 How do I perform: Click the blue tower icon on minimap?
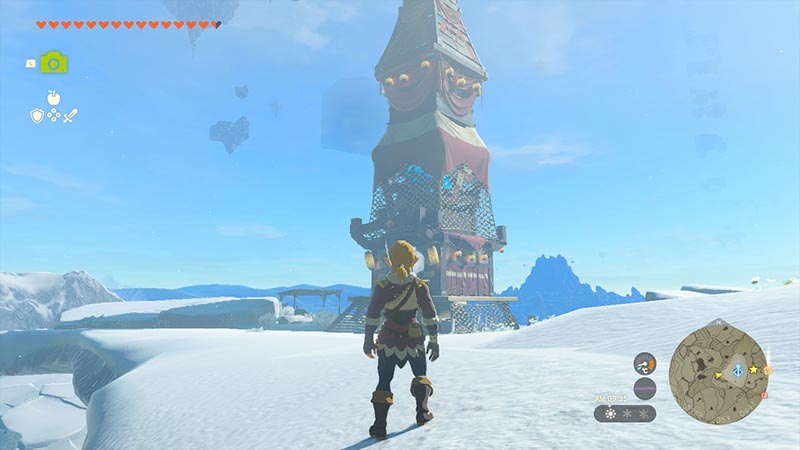[737, 370]
